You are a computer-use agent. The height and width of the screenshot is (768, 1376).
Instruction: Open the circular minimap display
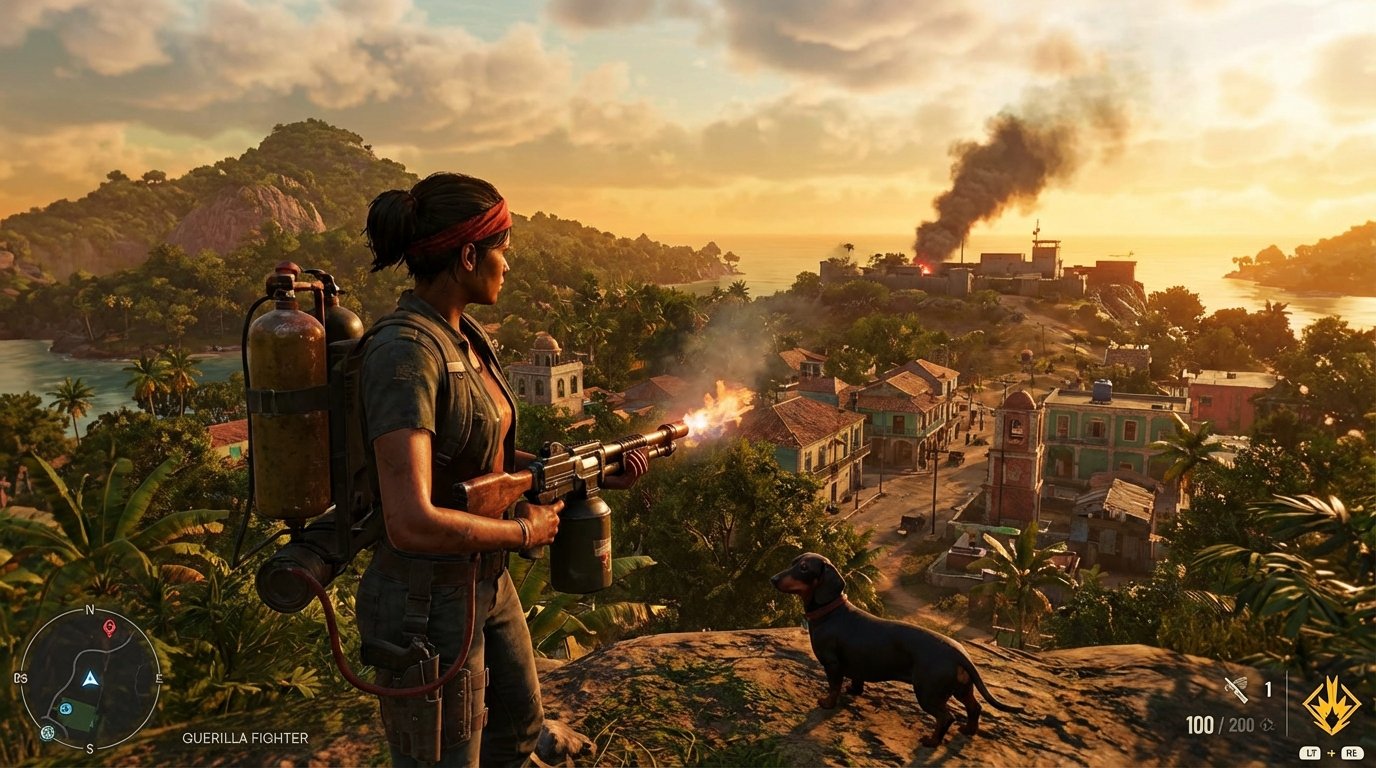90,680
